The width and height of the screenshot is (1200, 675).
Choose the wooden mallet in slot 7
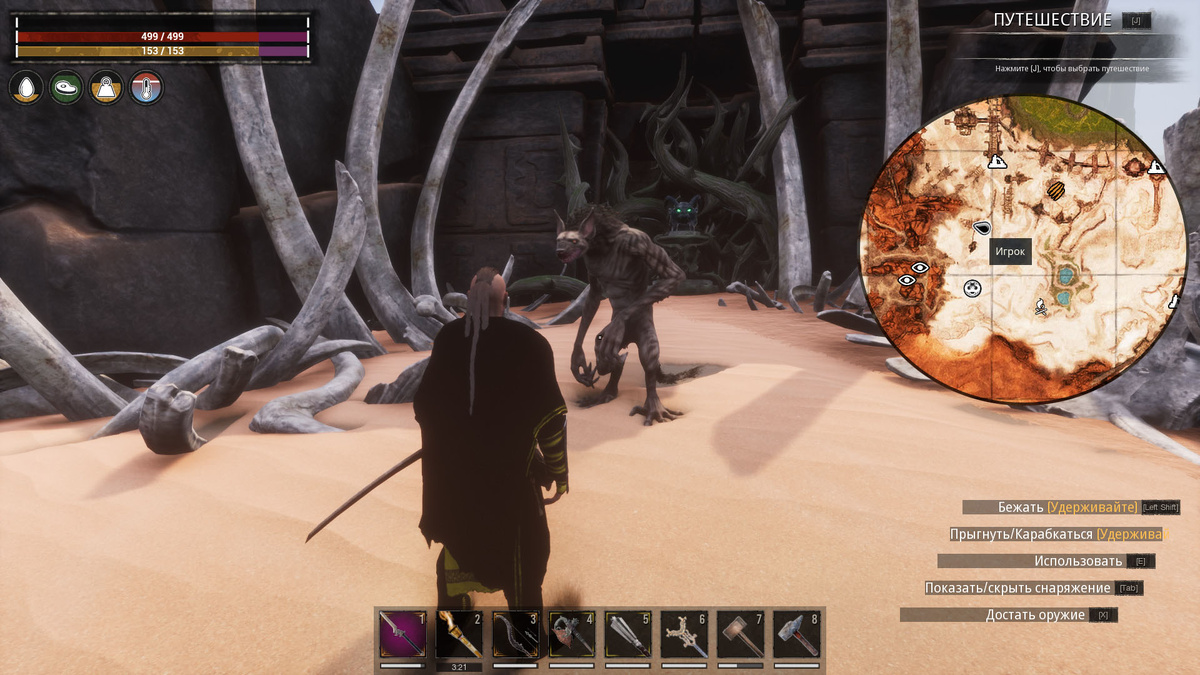pos(740,634)
